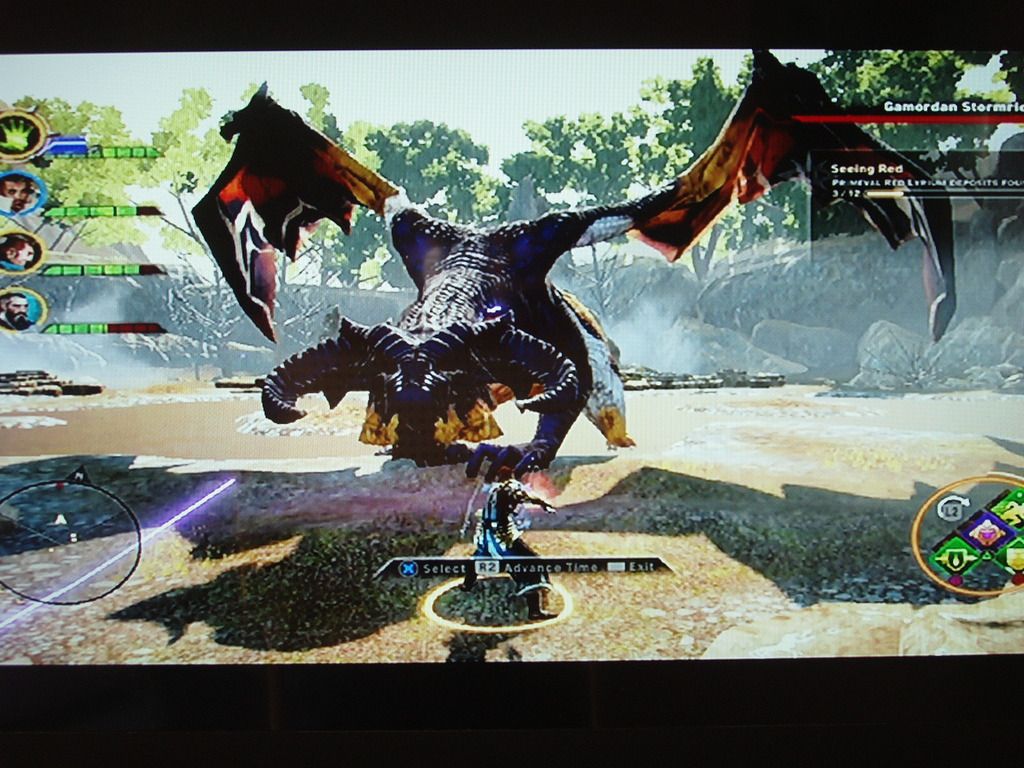This screenshot has height=768, width=1024.
Task: Select the green hand Inquisitor portrait
Action: click(19, 135)
